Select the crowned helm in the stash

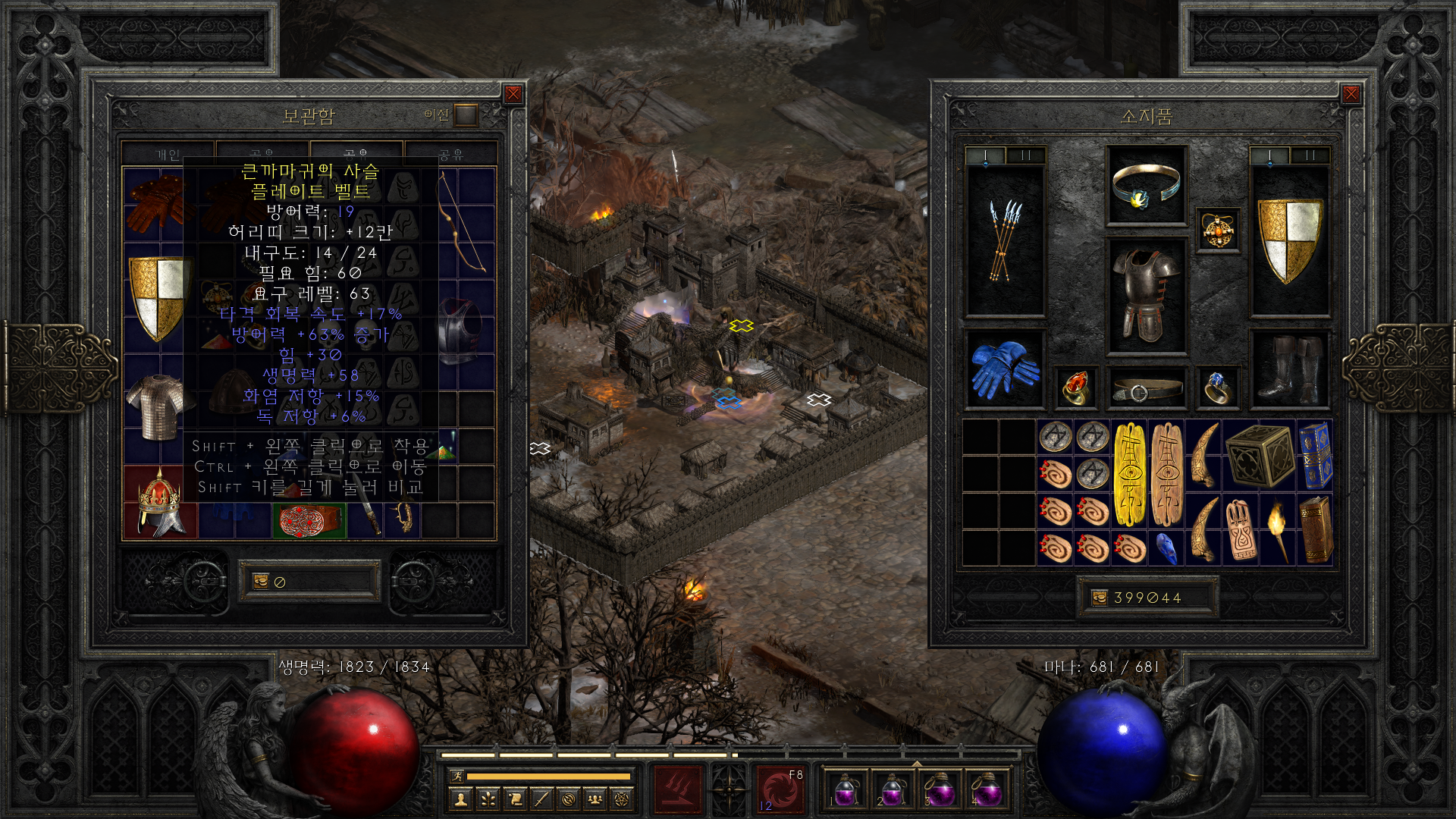[160, 503]
